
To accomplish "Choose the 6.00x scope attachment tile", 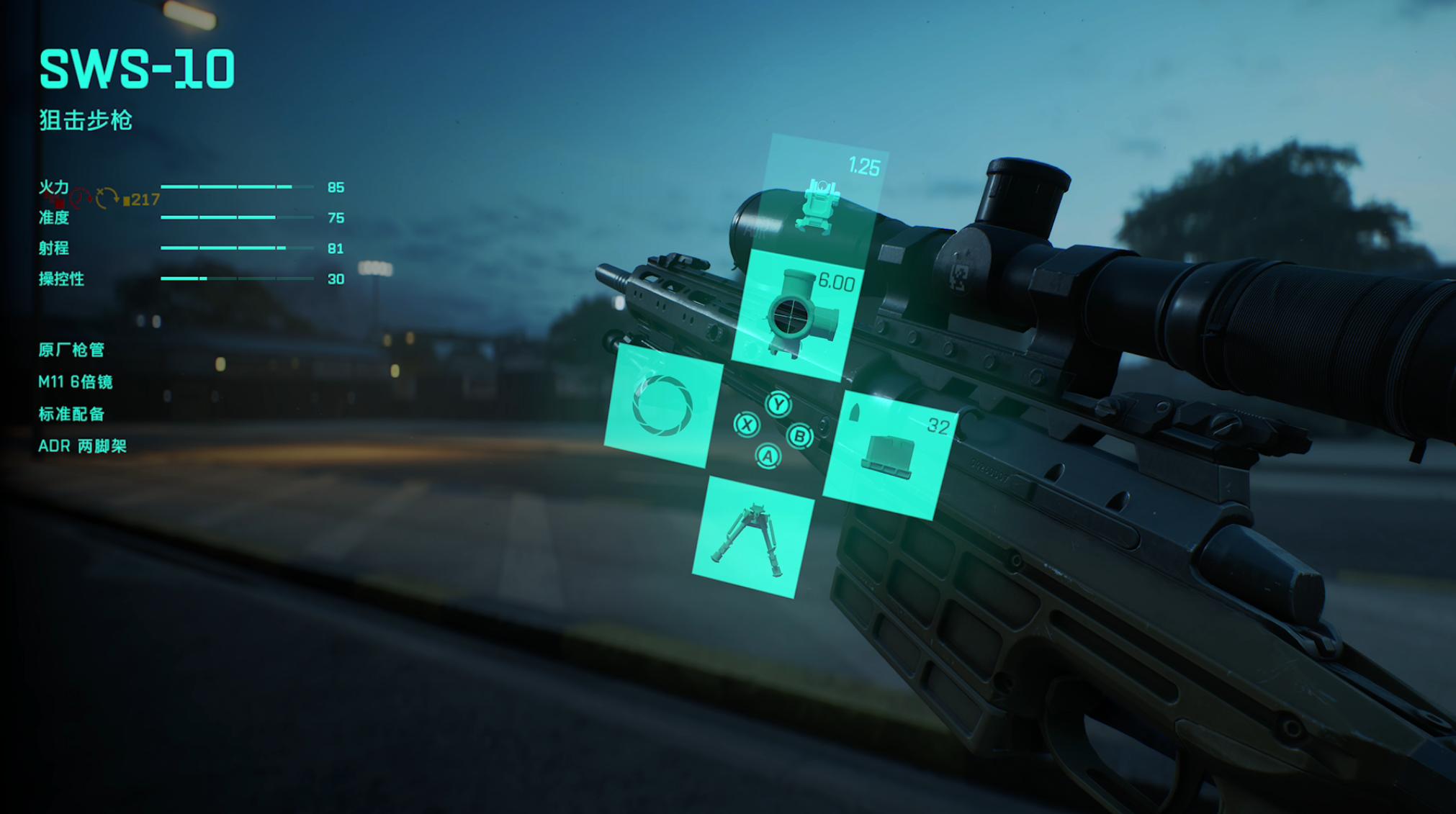I will [797, 315].
